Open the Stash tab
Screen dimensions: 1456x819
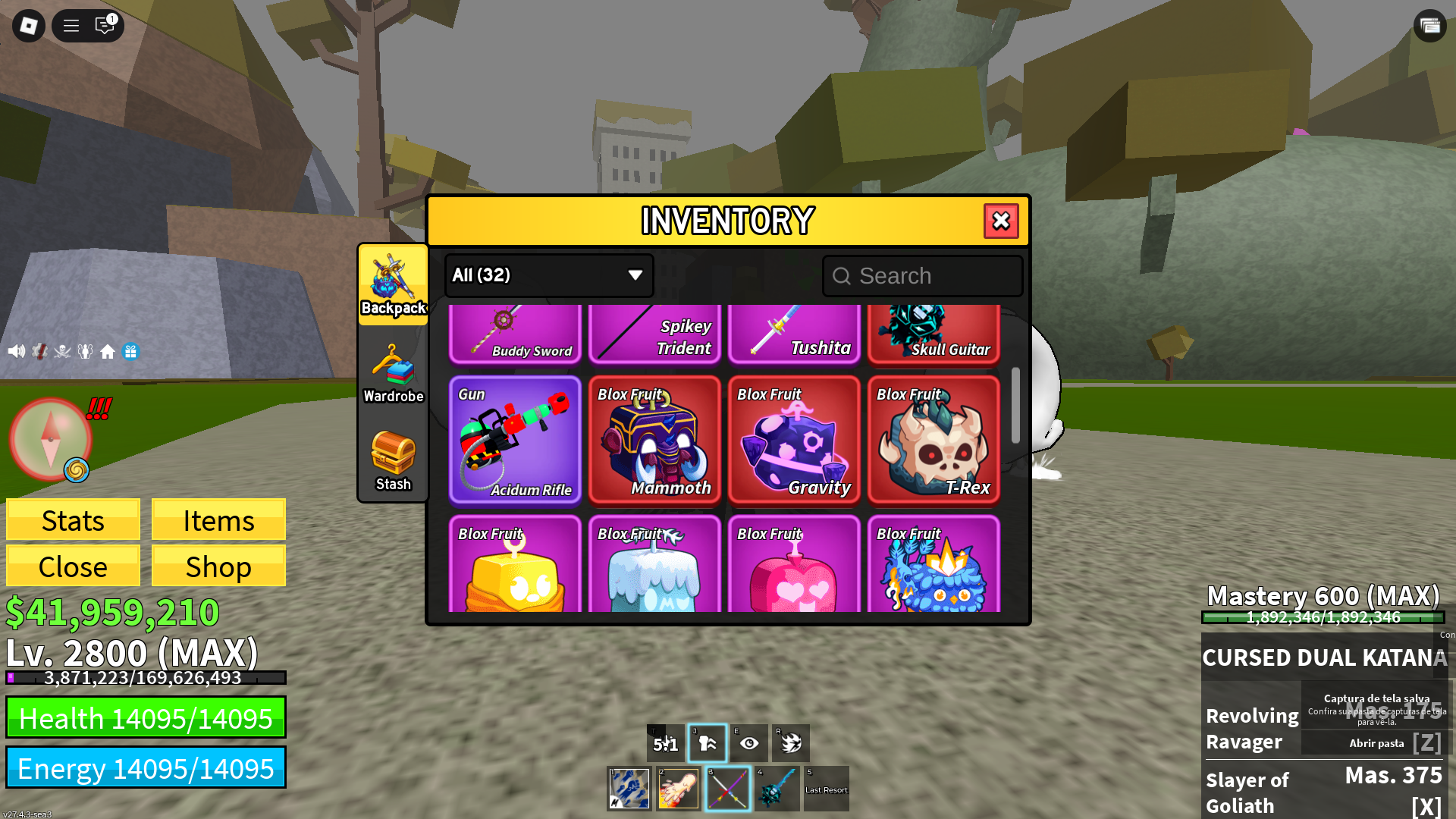[x=393, y=461]
